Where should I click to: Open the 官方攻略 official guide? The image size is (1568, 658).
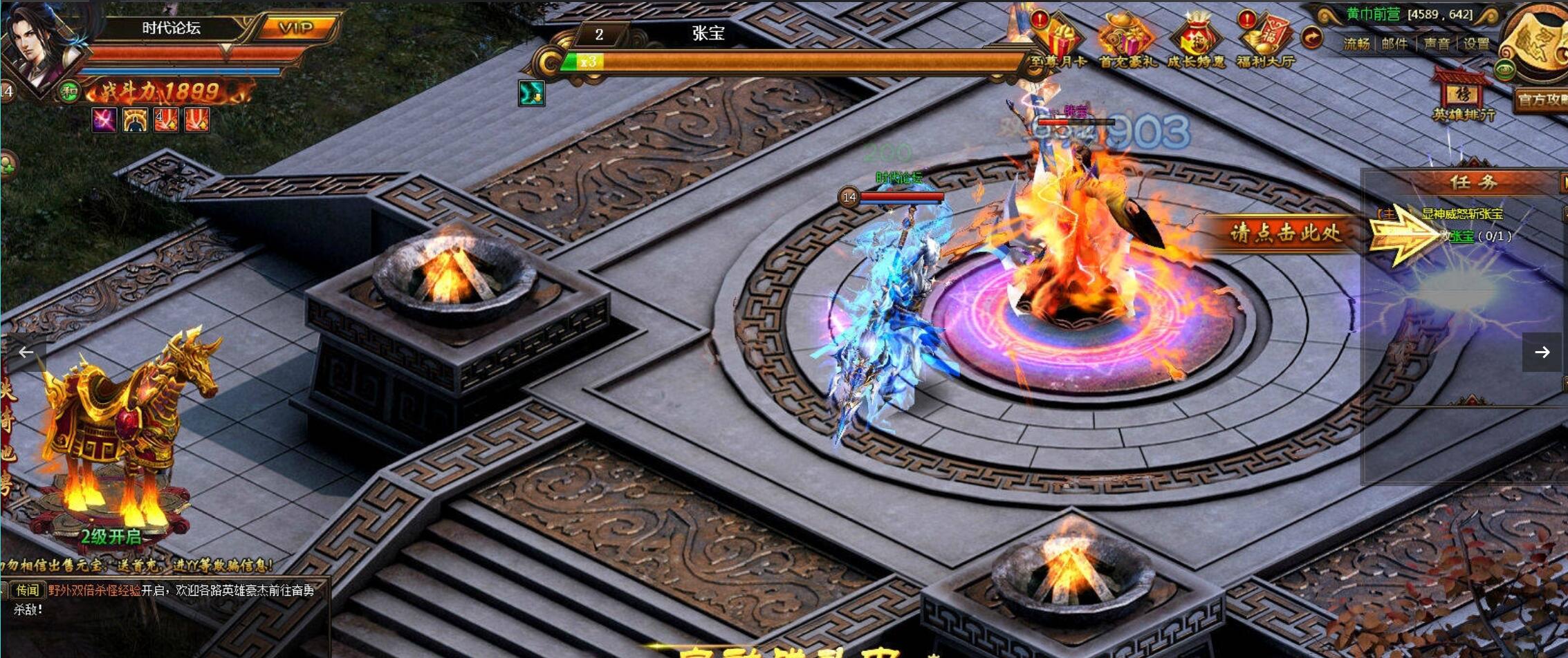point(1540,100)
